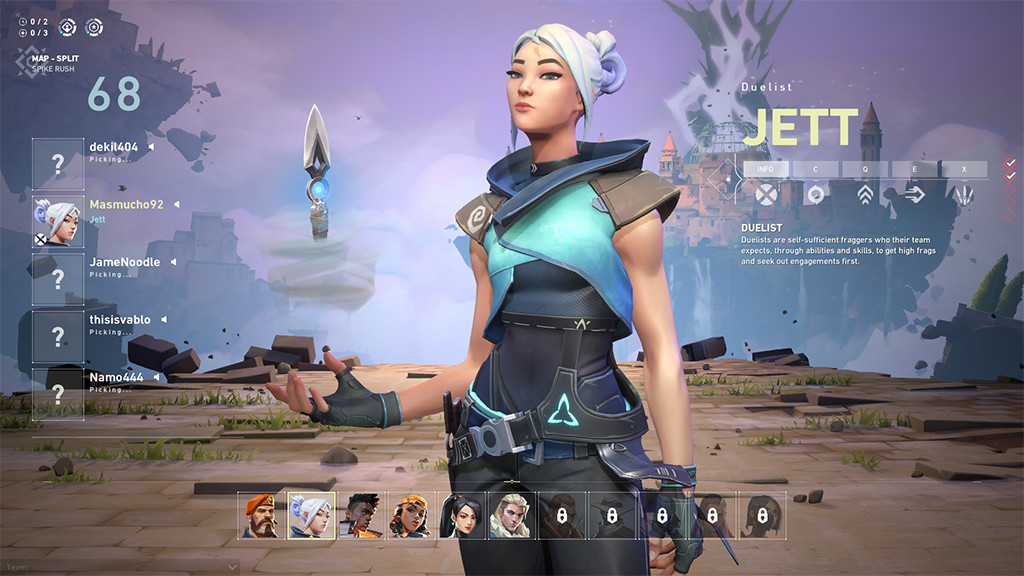Pick Sova's agent portrait

click(513, 516)
